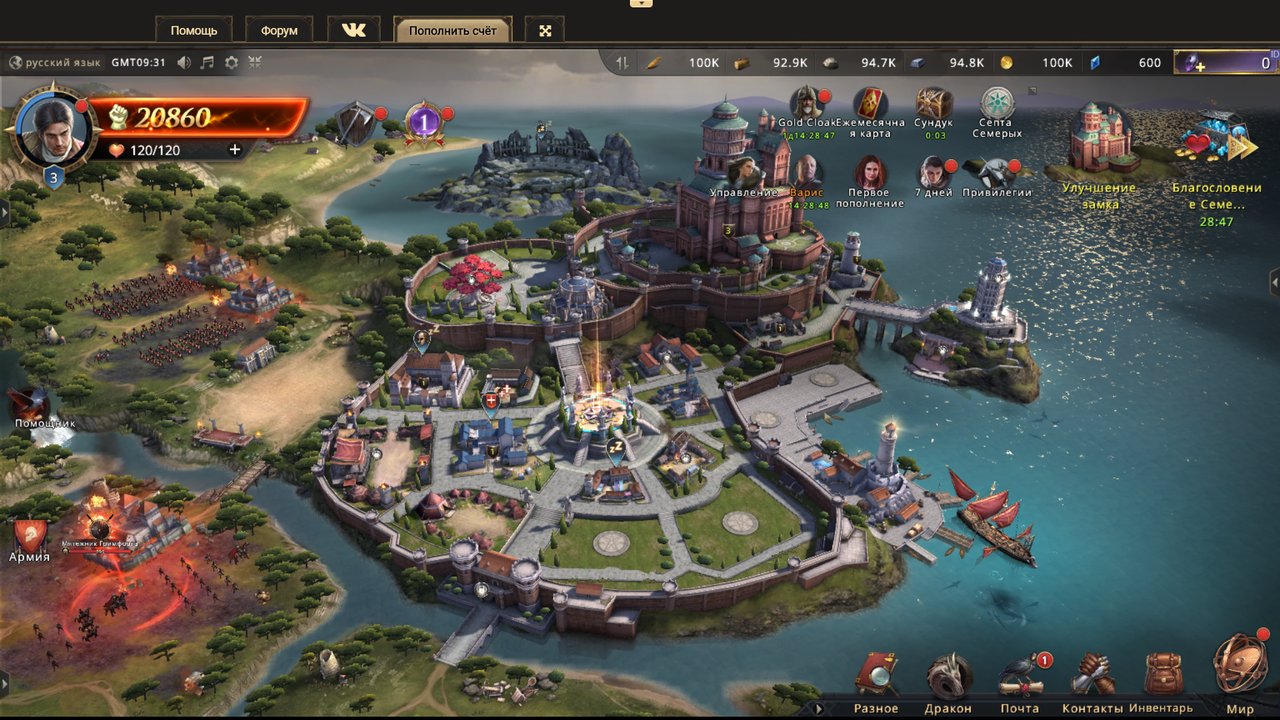1280x720 pixels.
Task: Open the Форум link
Action: [279, 30]
